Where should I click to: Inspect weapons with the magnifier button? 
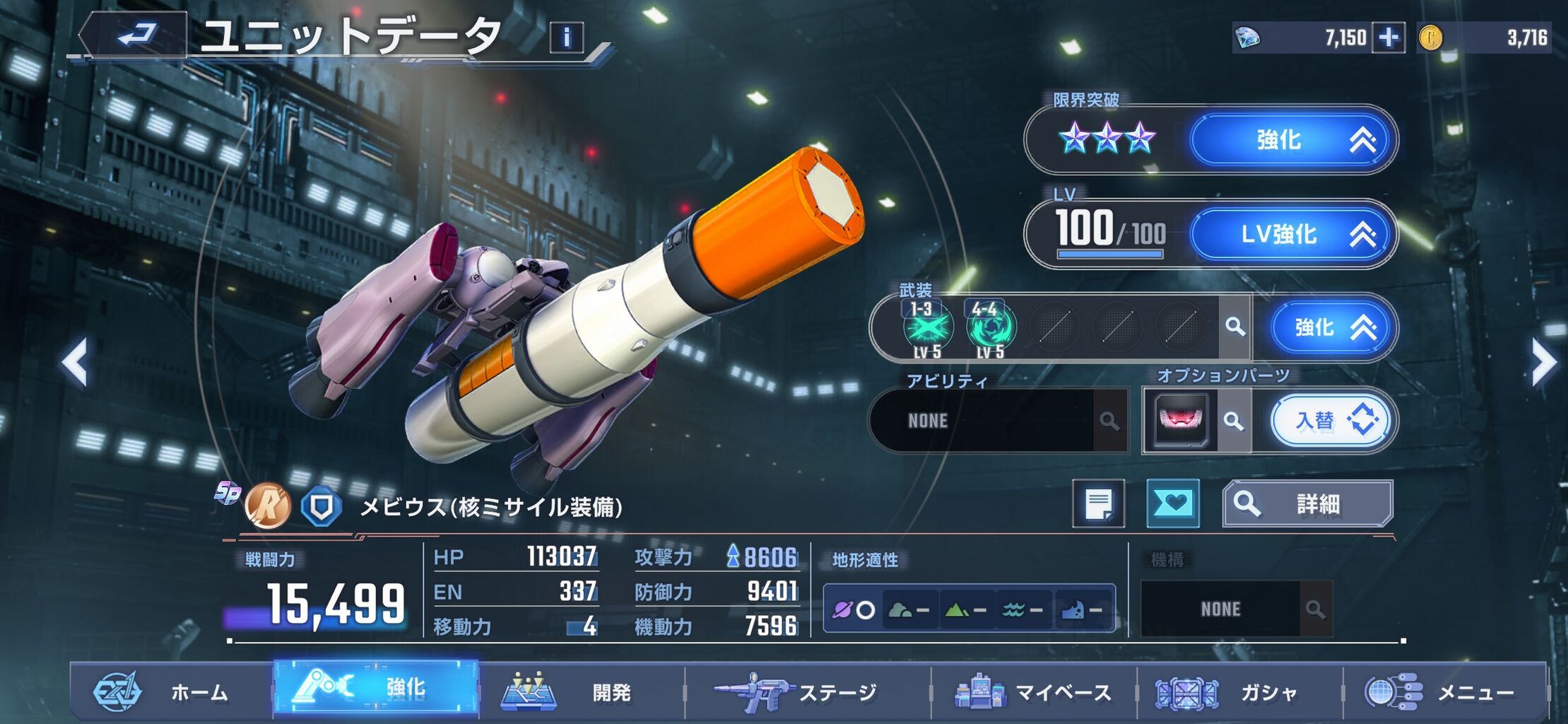coord(1235,327)
